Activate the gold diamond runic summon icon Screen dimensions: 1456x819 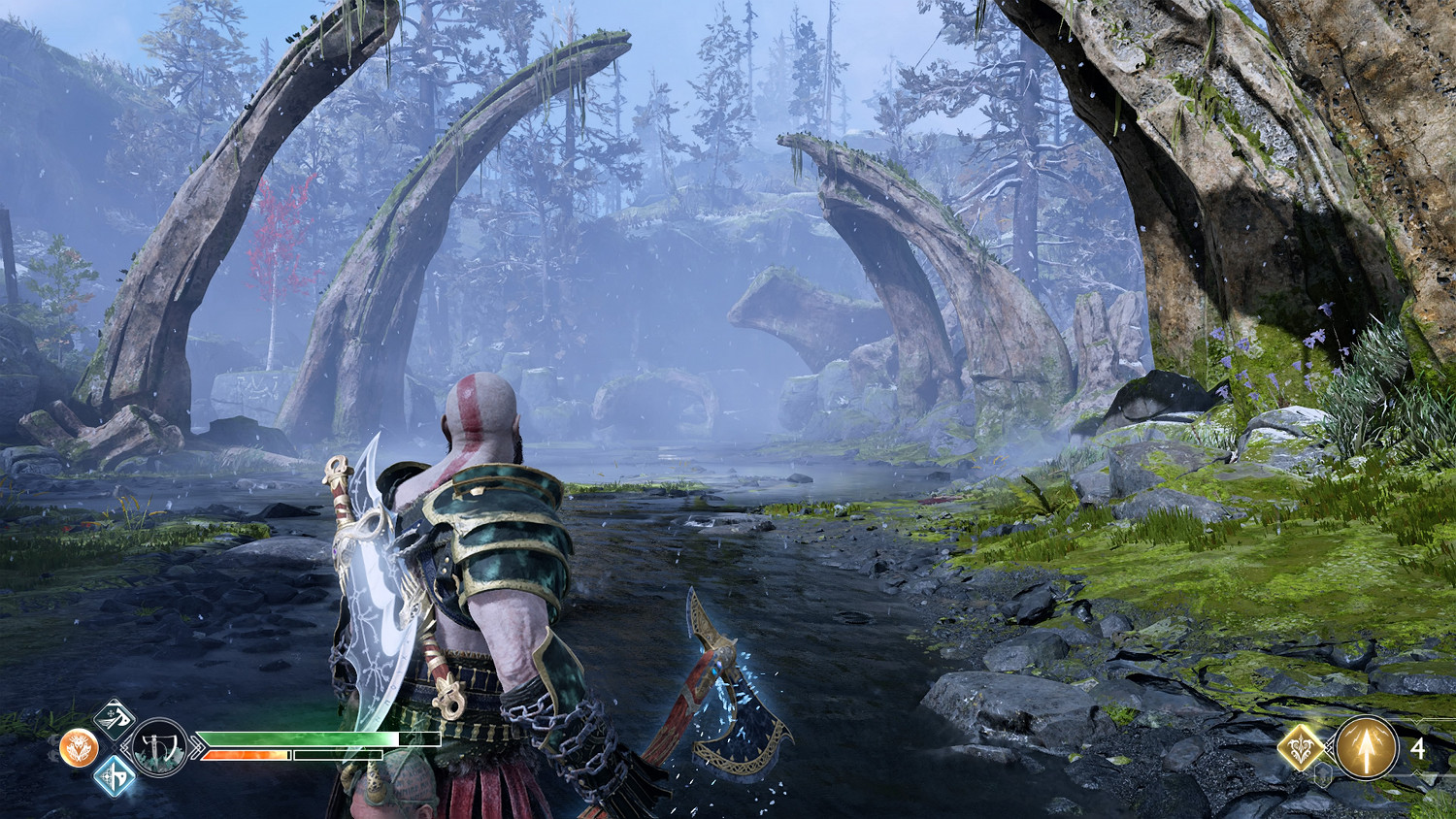1302,747
